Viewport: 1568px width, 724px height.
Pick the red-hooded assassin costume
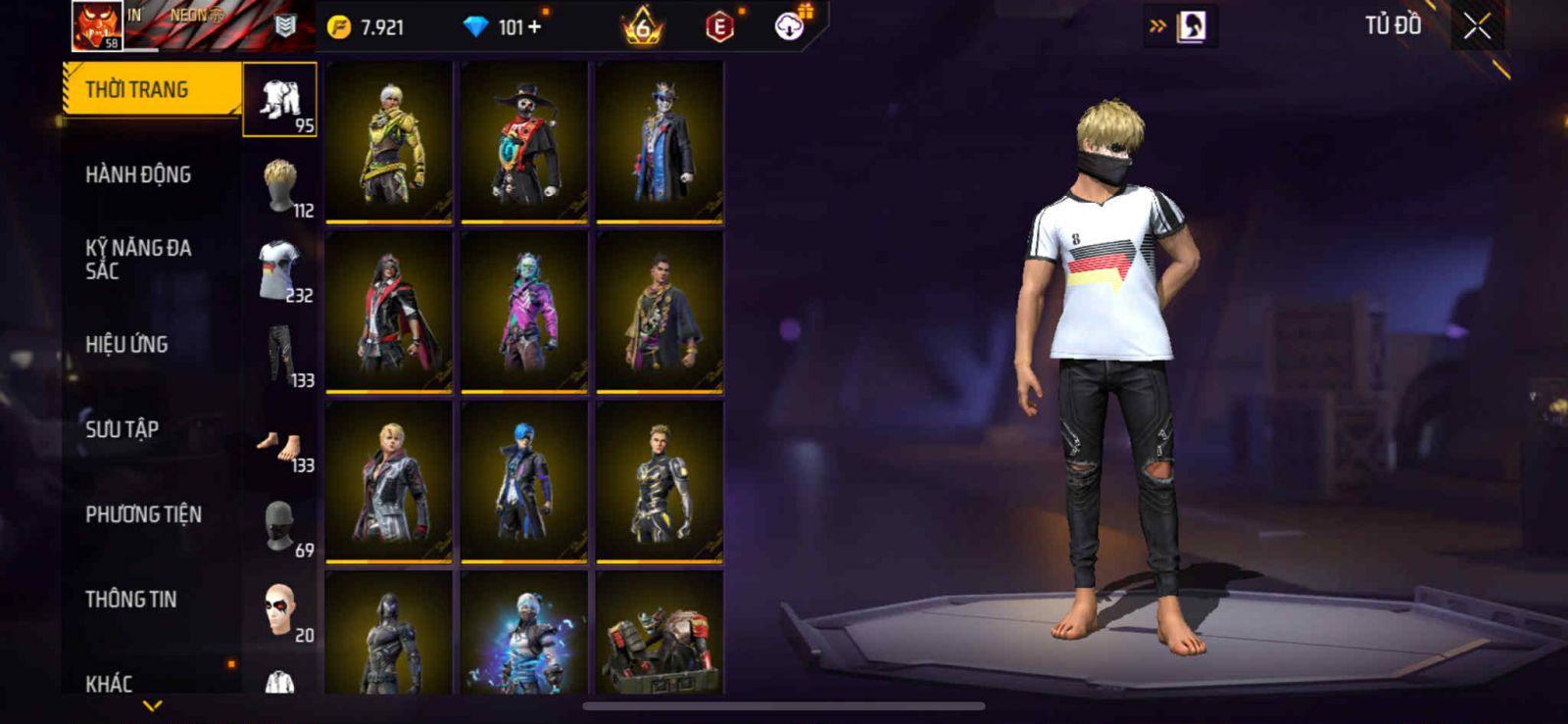click(x=389, y=312)
